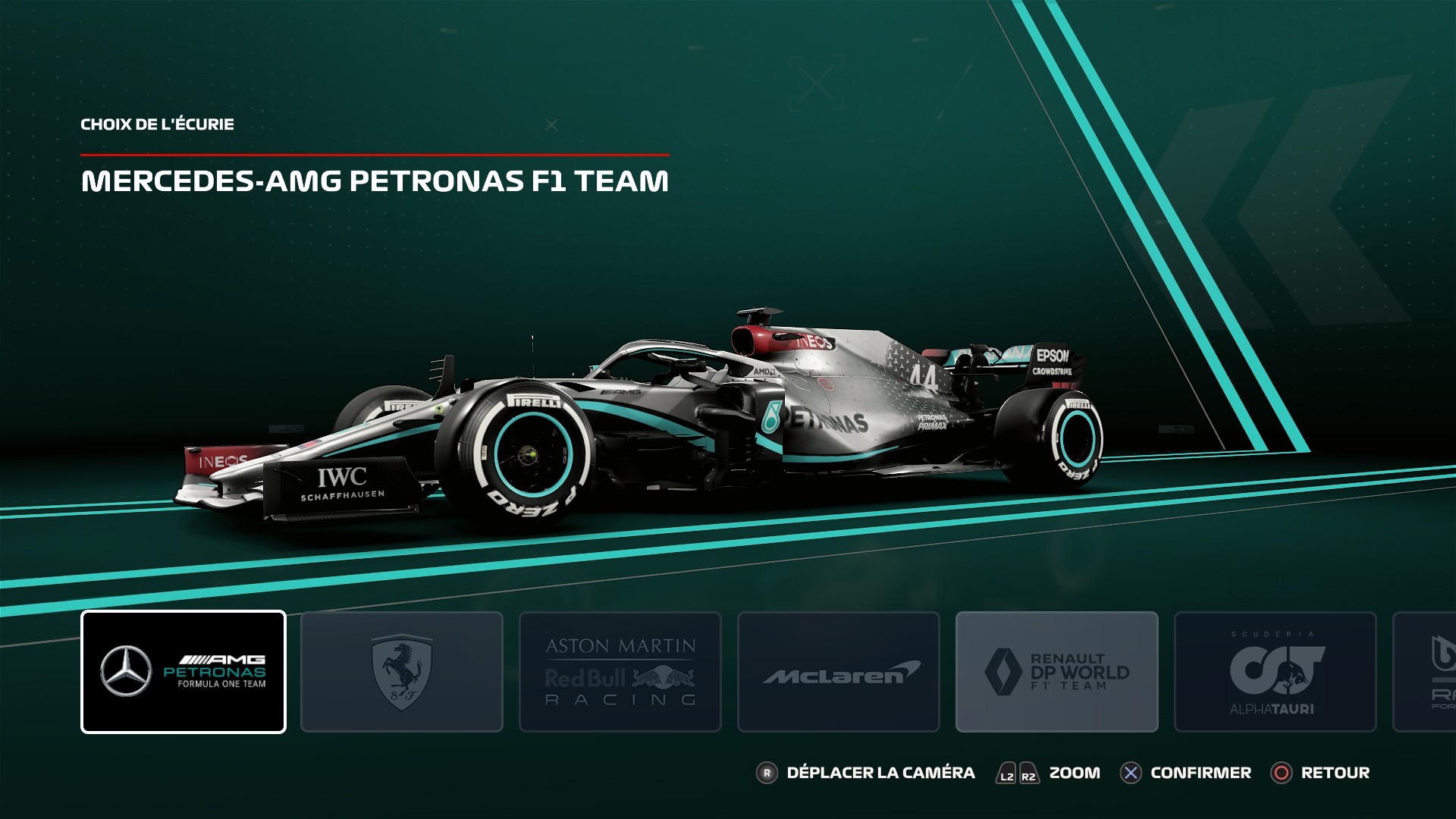Click the R stick camera icon
1456x819 pixels.
click(x=768, y=773)
